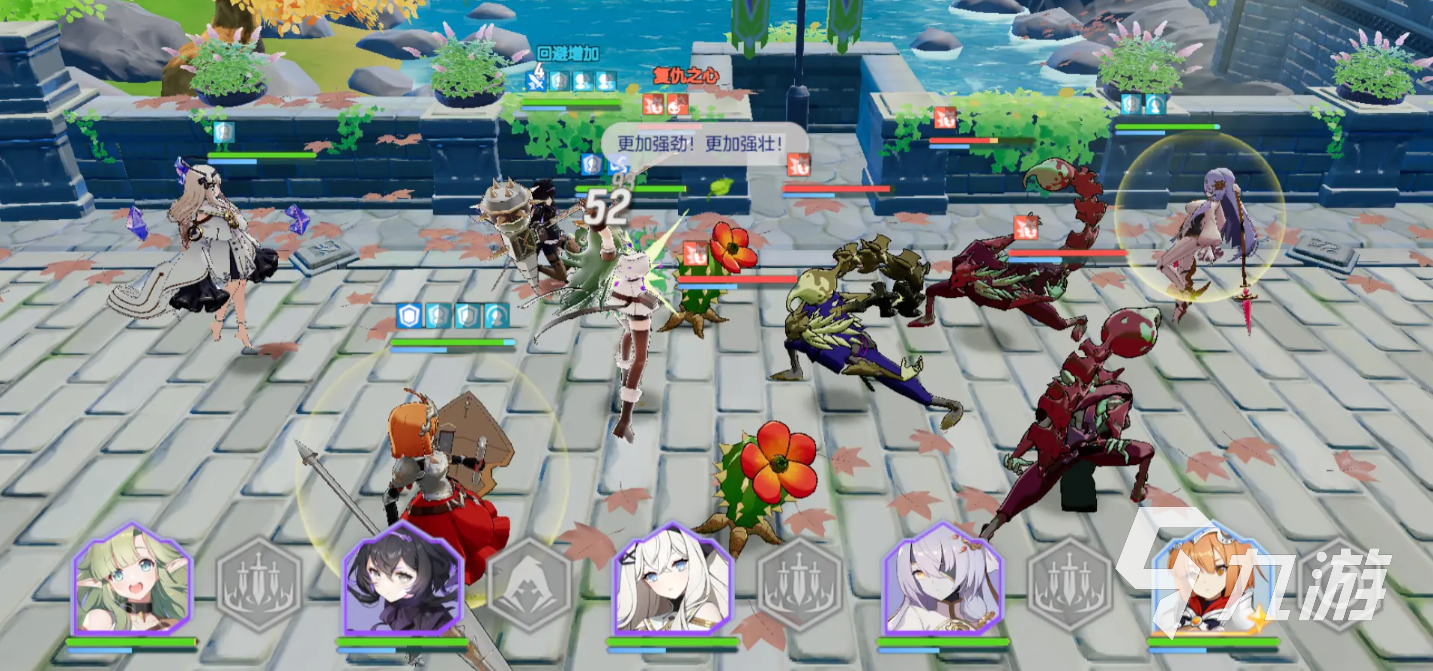The width and height of the screenshot is (1433, 671).
Task: Pick the lavender-haired hero portrait
Action: (942, 579)
